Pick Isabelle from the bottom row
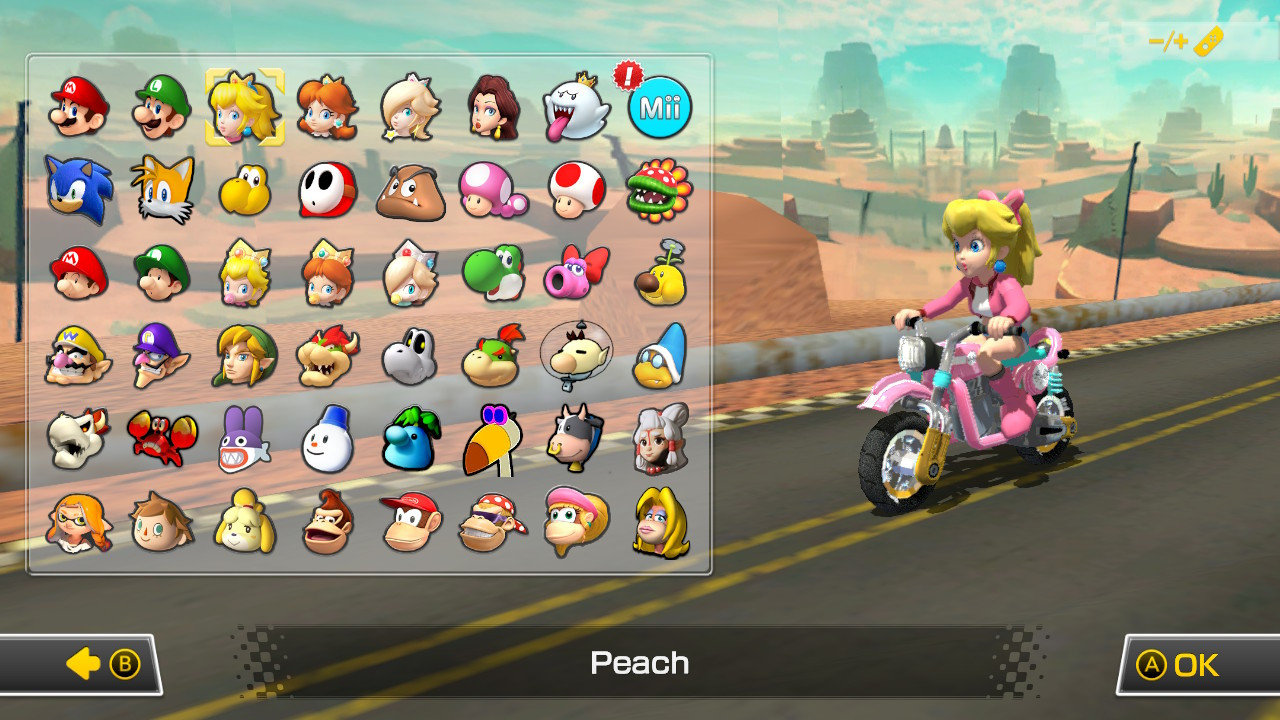Image resolution: width=1280 pixels, height=720 pixels. pos(244,522)
